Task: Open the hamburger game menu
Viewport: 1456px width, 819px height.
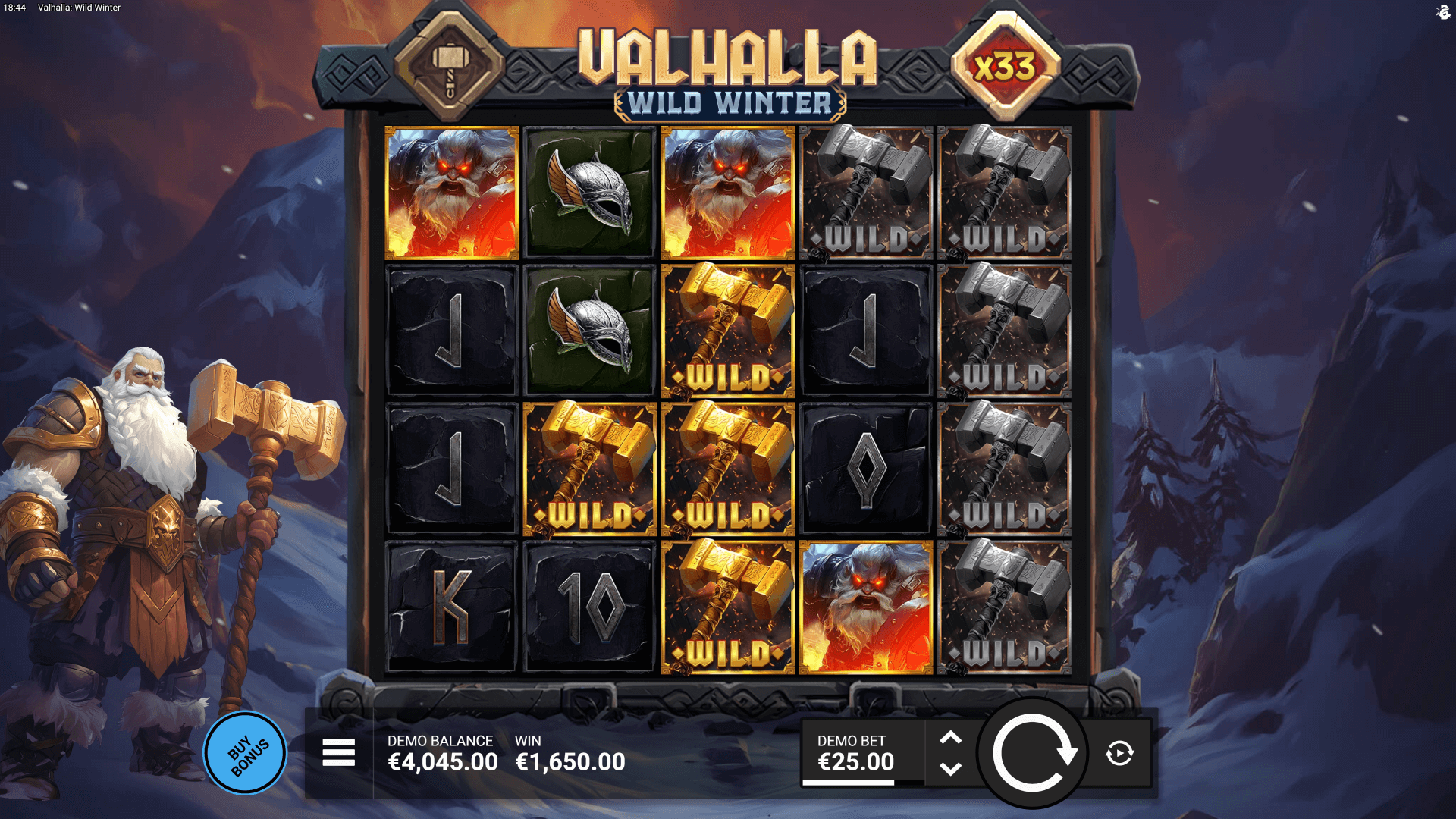Action: (x=338, y=753)
